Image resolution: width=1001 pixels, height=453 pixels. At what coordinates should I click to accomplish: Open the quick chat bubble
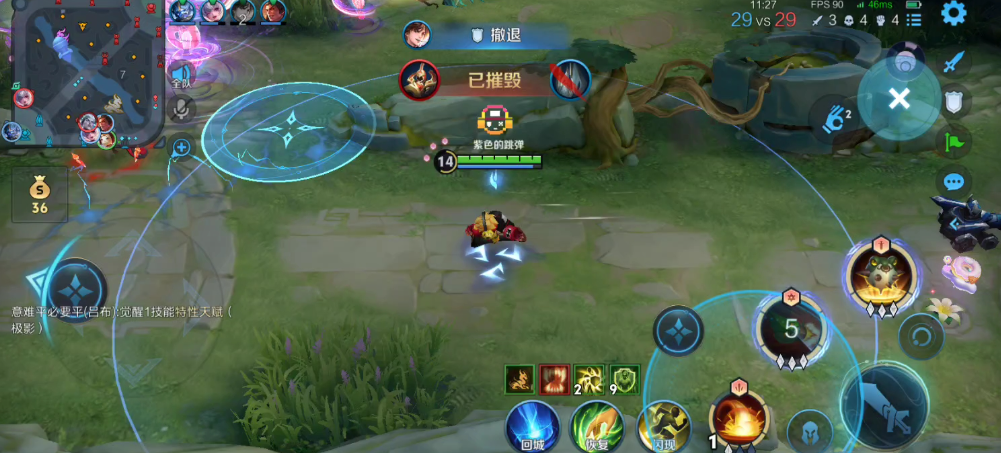pos(955,182)
